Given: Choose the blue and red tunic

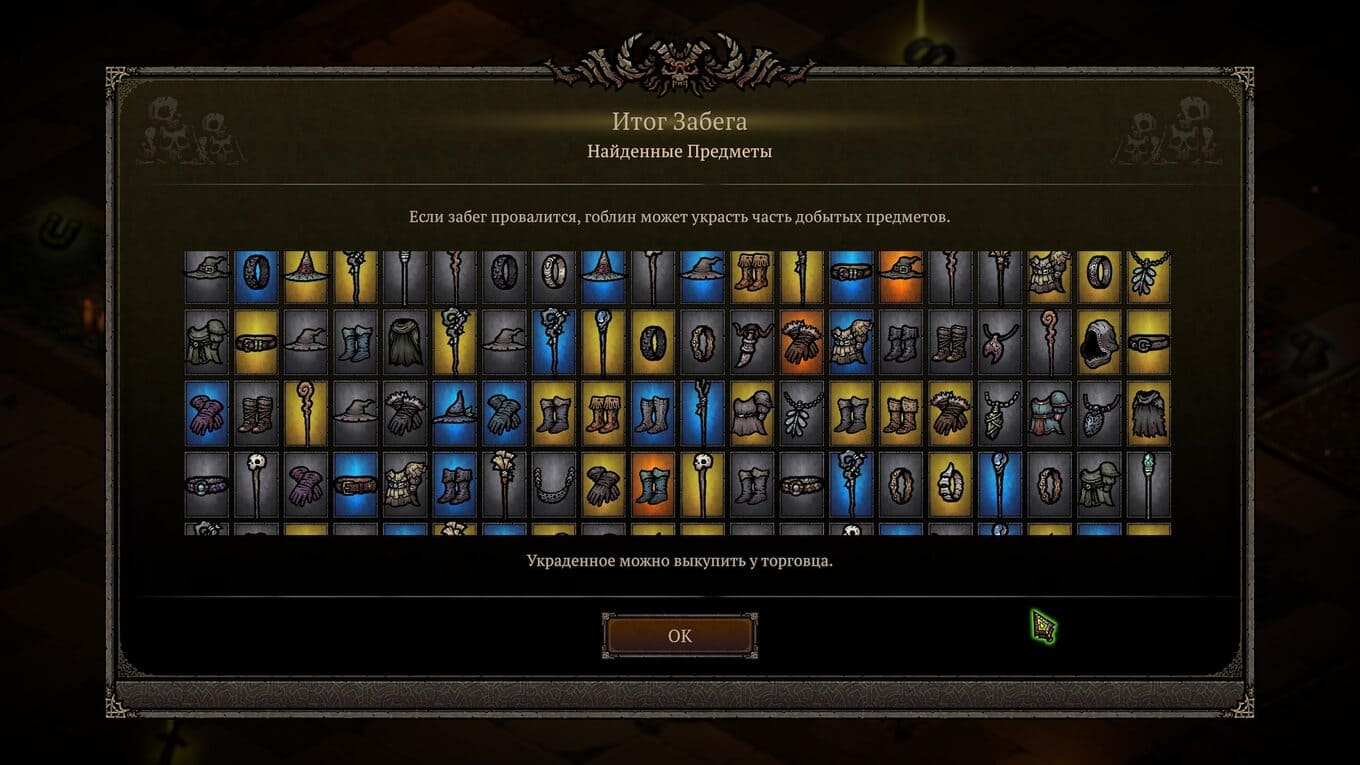Looking at the screenshot, I should (x=1049, y=414).
